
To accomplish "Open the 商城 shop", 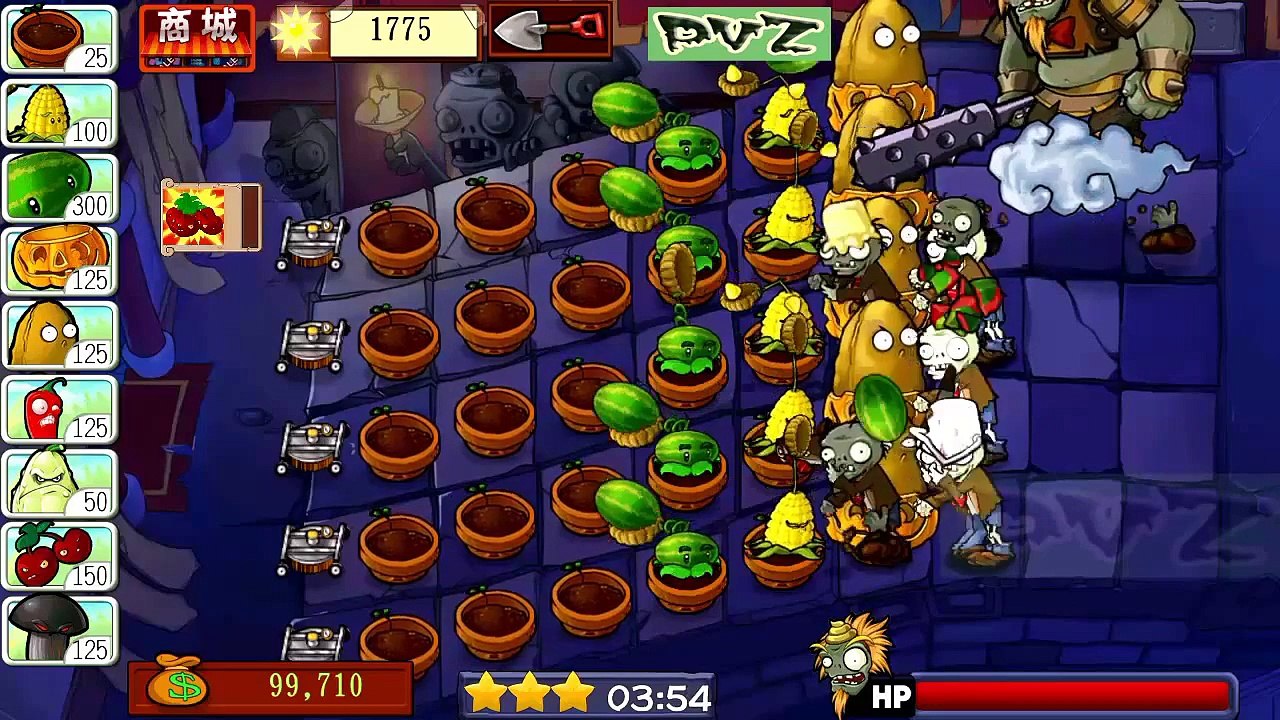I will point(197,37).
